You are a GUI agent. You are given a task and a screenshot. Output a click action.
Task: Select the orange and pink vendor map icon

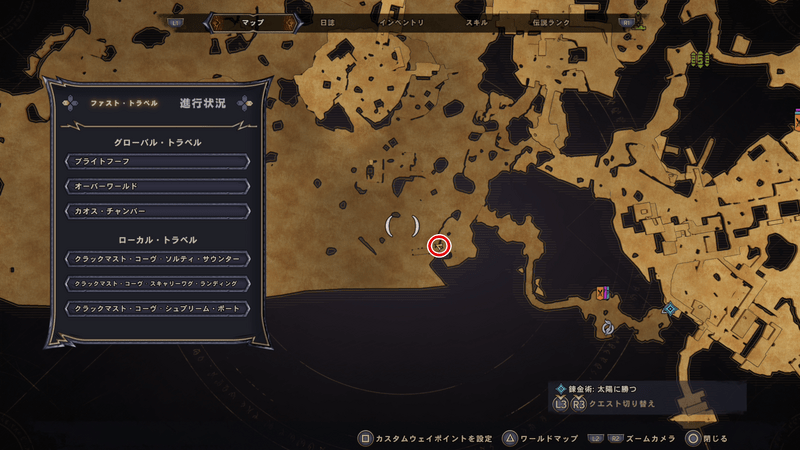click(x=602, y=293)
